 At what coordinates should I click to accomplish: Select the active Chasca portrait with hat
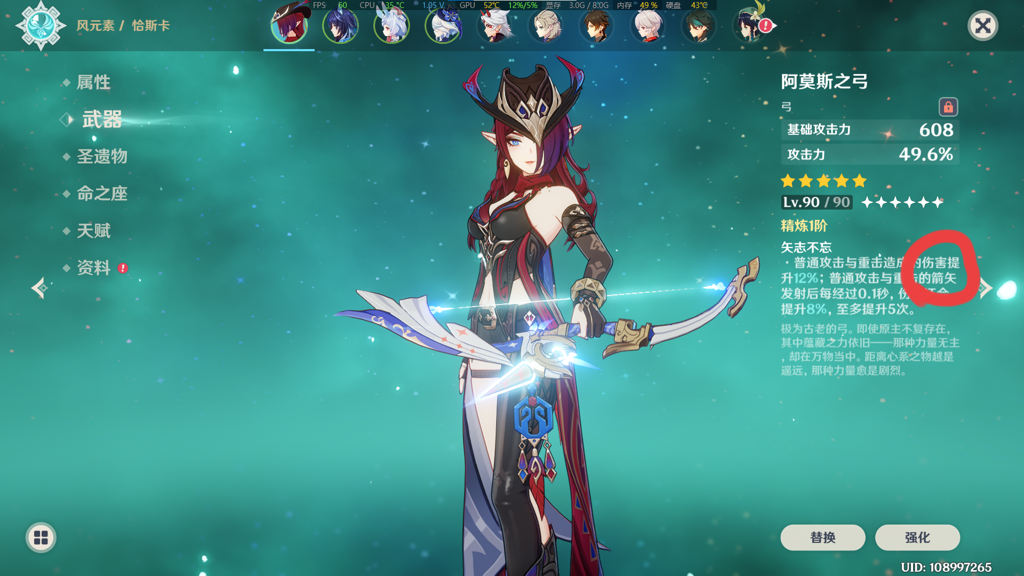pos(290,24)
